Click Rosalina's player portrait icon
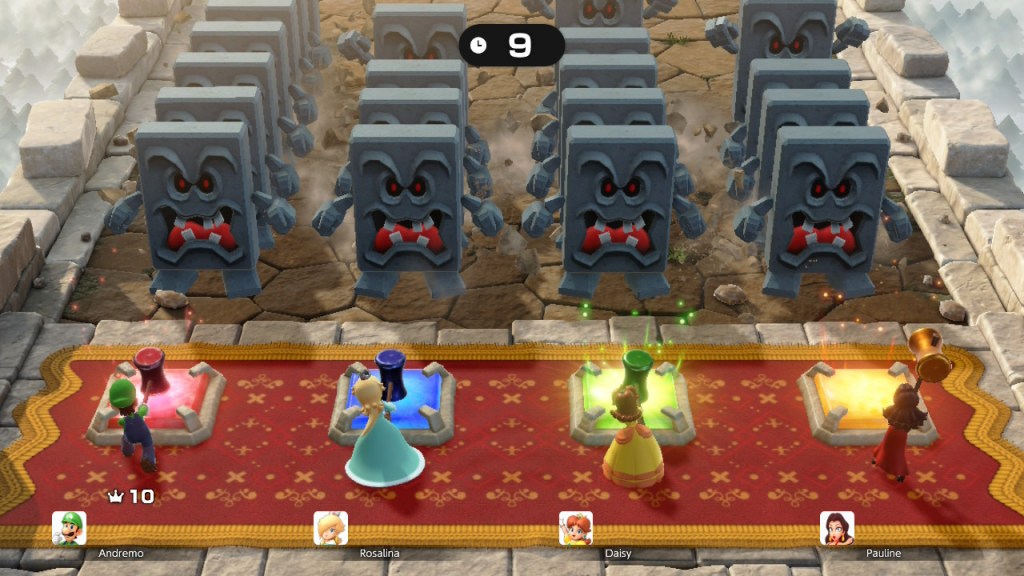 [331, 528]
